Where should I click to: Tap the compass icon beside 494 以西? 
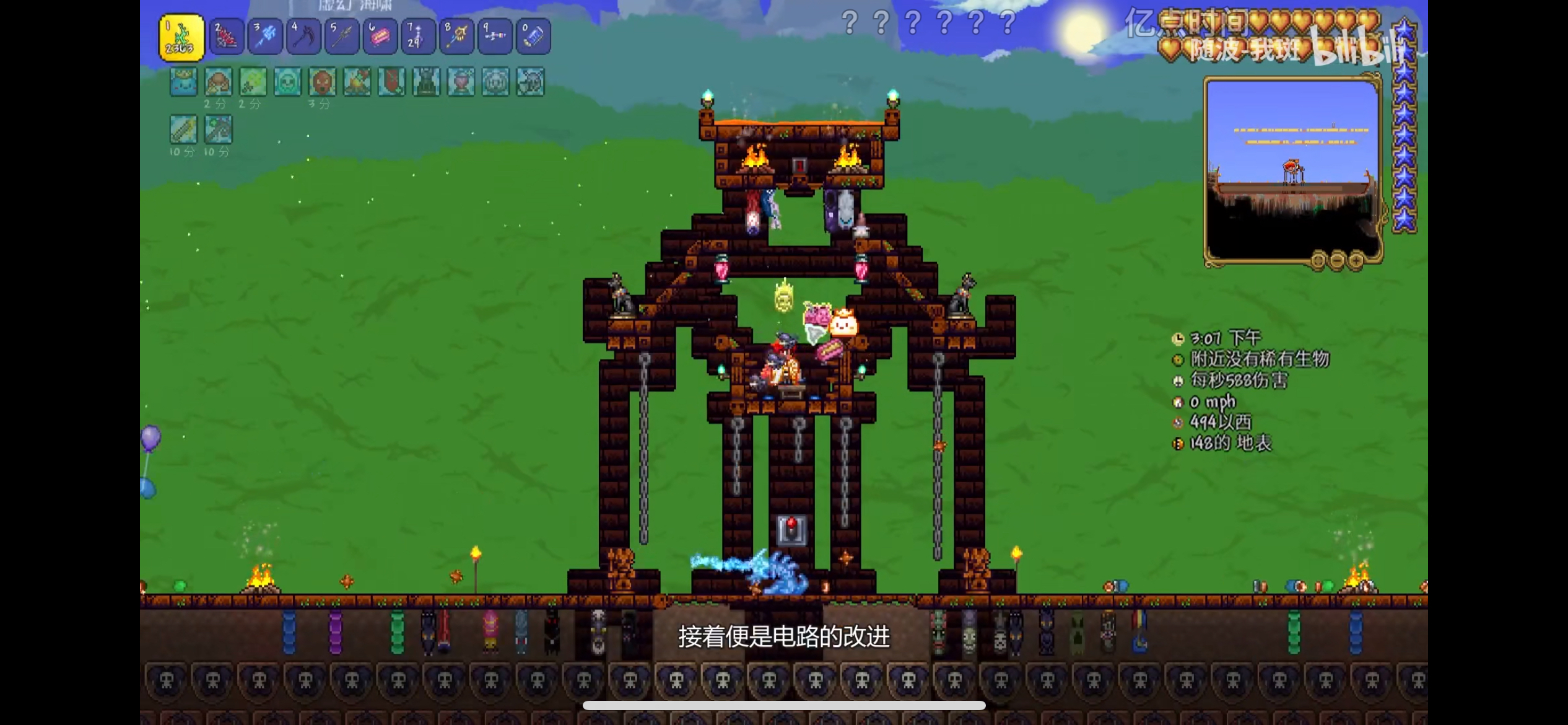point(1178,423)
